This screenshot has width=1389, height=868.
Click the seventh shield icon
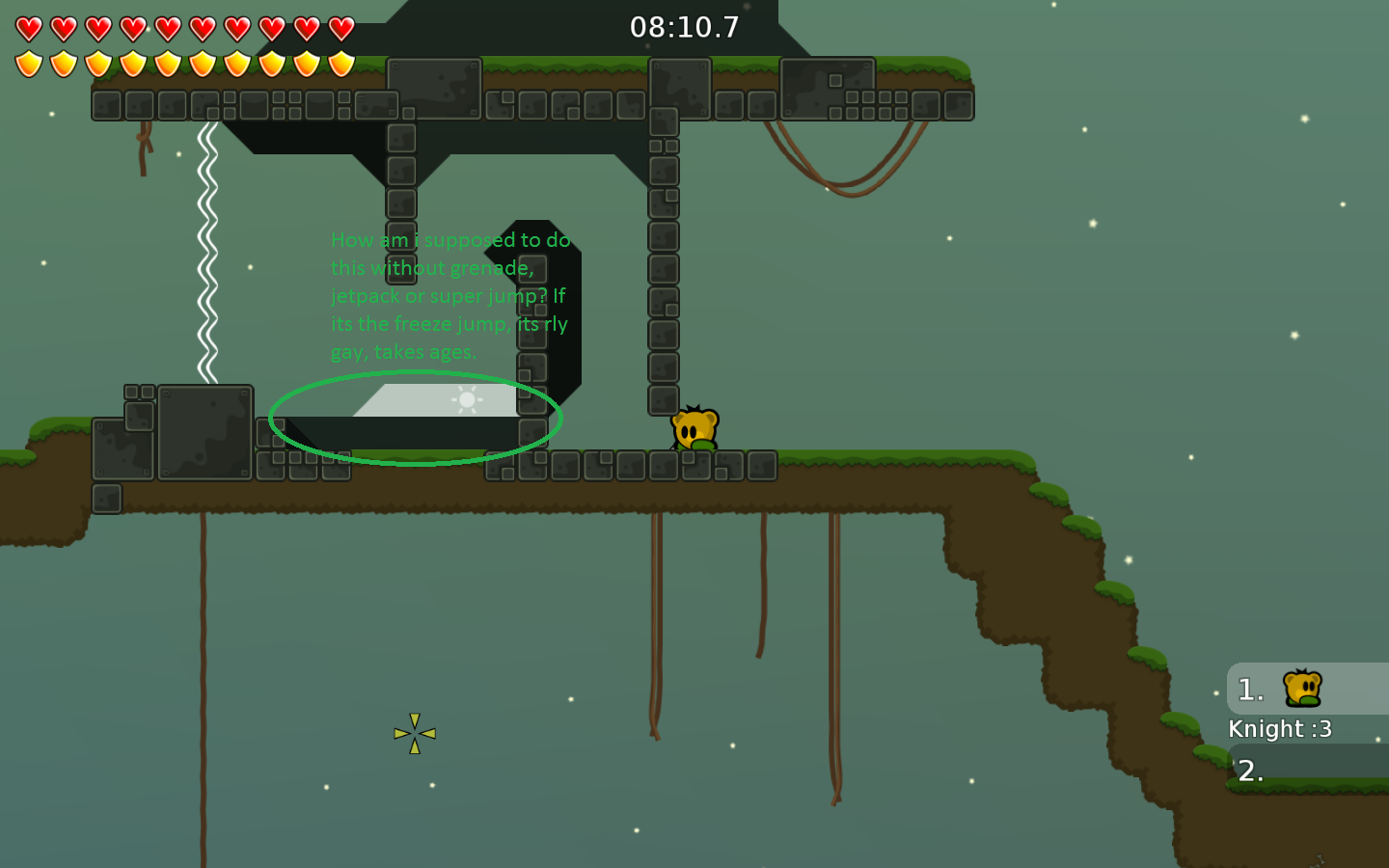(236, 63)
